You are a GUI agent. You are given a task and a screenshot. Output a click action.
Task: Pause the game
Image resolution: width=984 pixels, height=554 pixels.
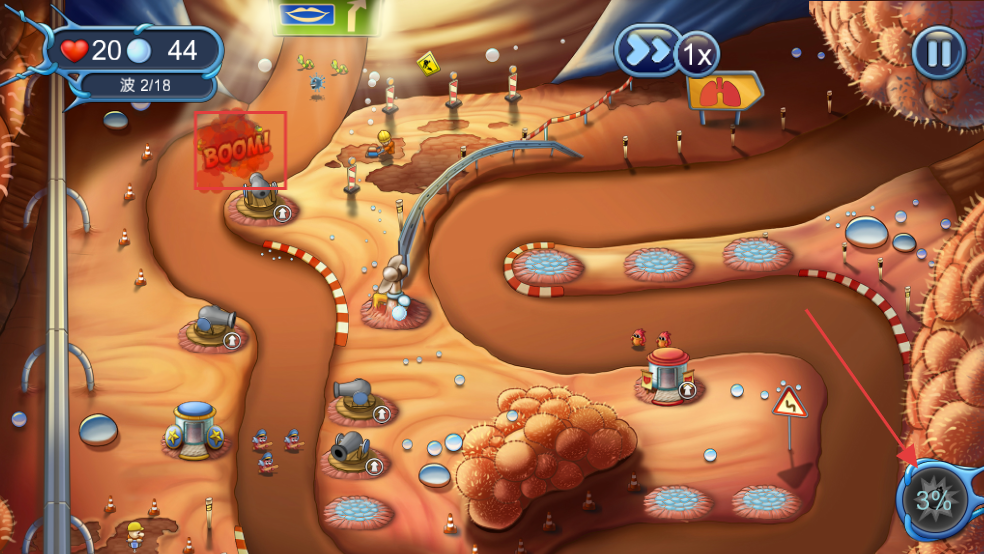(938, 52)
